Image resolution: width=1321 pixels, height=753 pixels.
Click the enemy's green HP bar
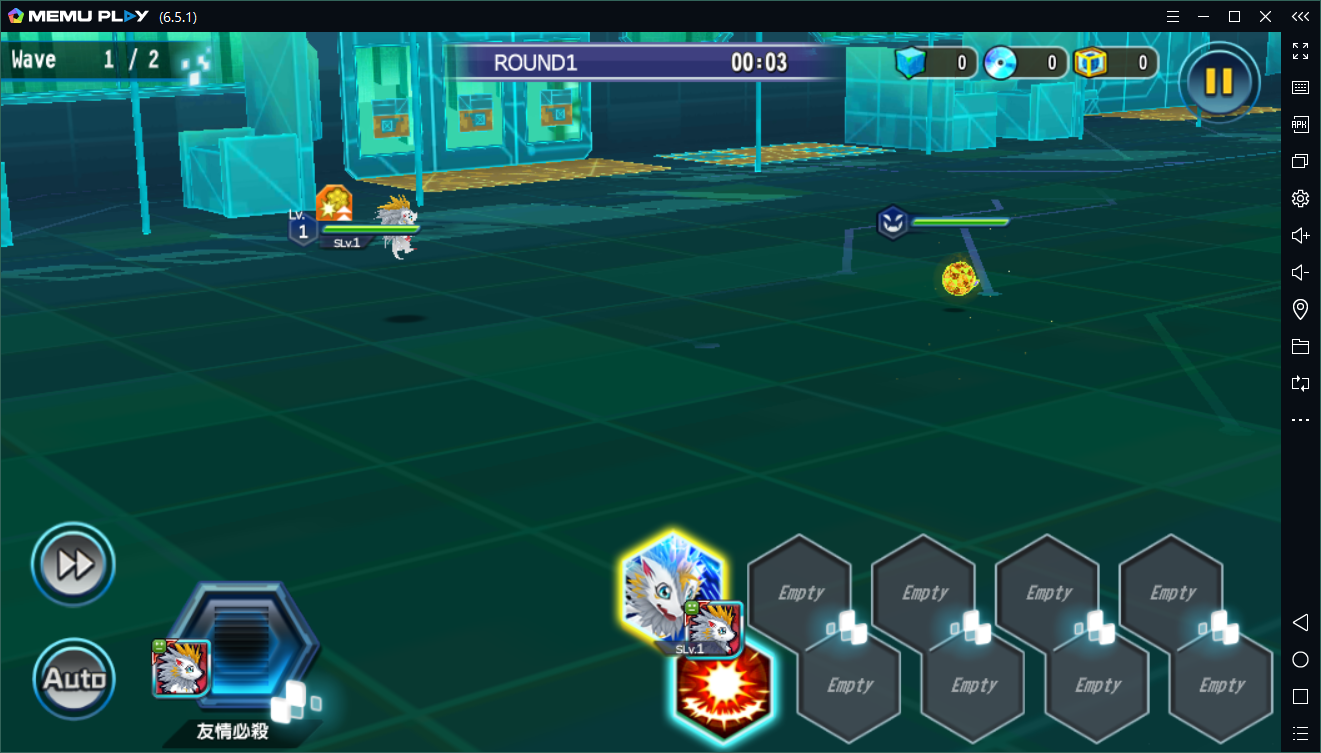coord(960,222)
